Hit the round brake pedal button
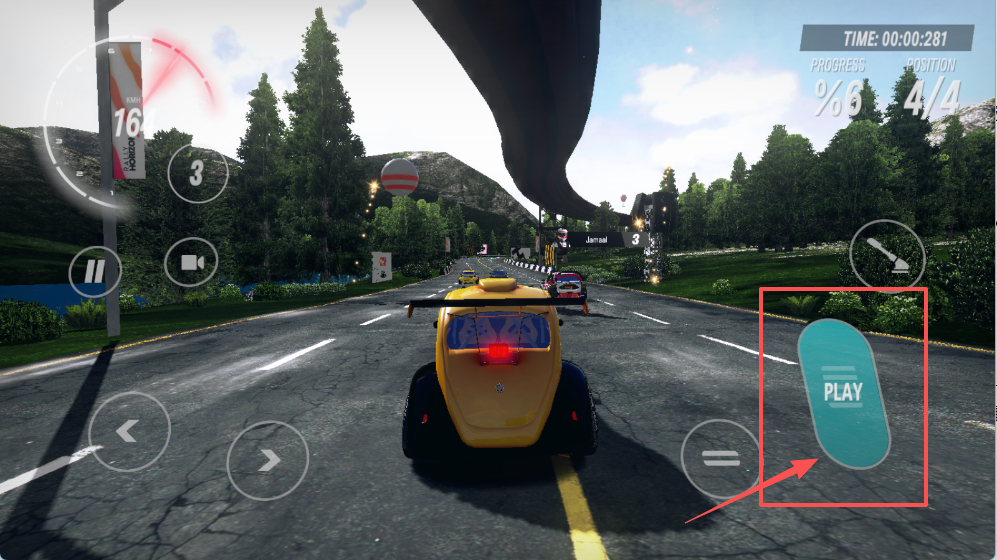This screenshot has width=997, height=560. [720, 459]
